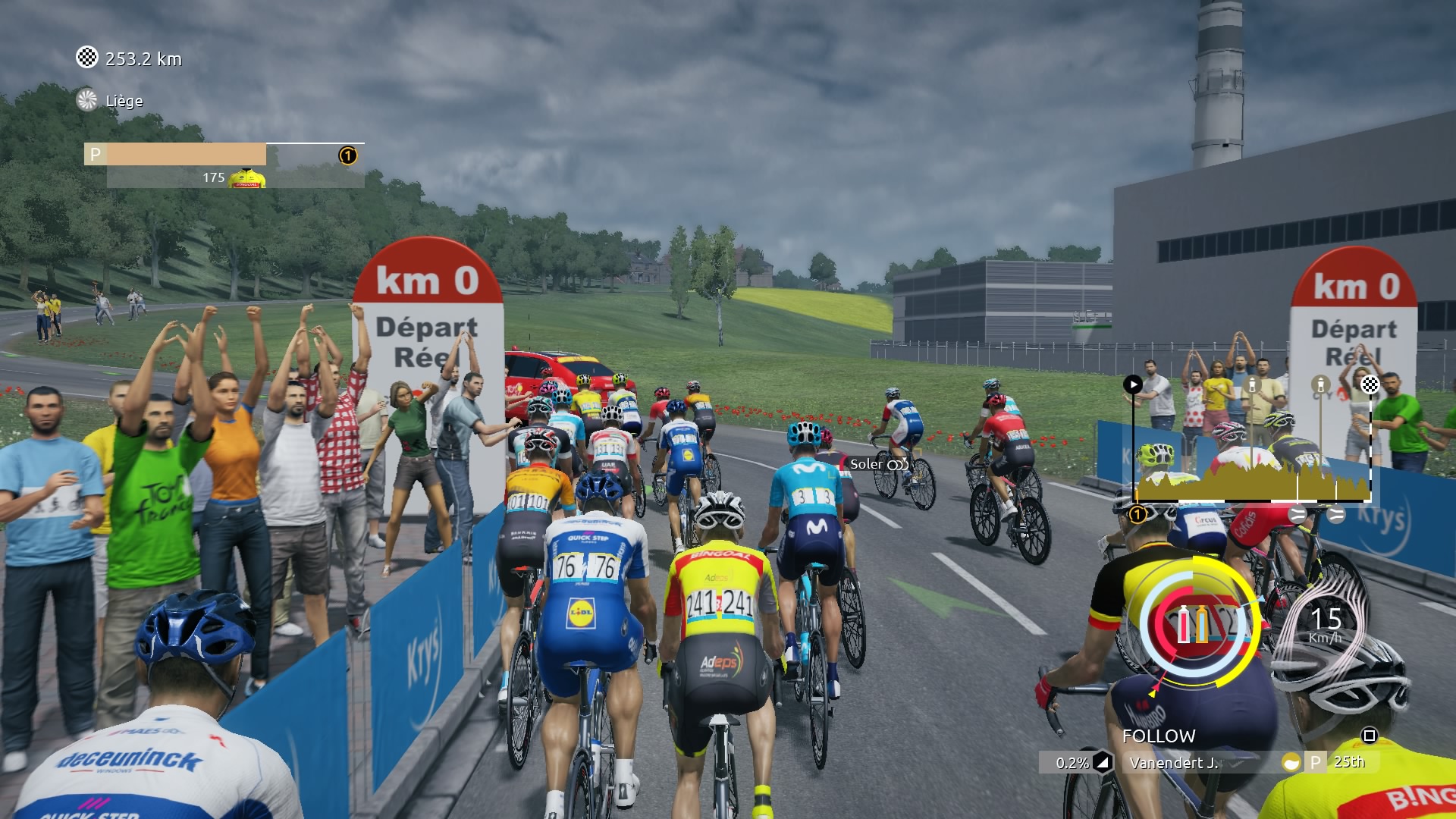Click the peloton P group marker
The image size is (1456, 819).
(96, 155)
